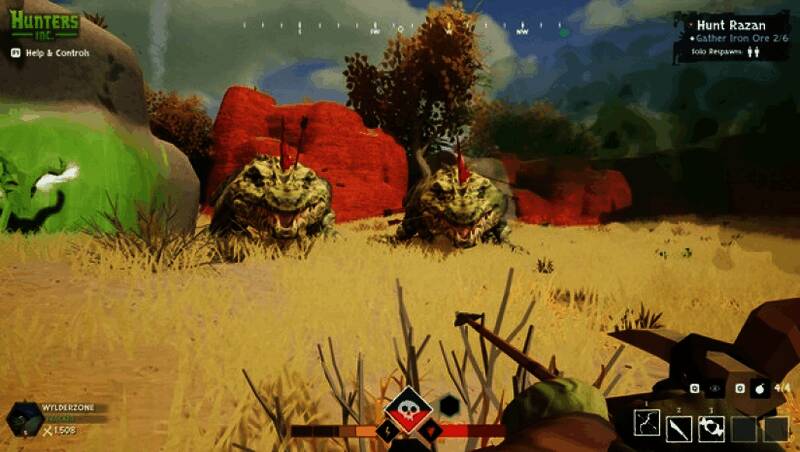Image resolution: width=800 pixels, height=452 pixels.
Task: Select the bow in hotbar slot 1
Action: coord(647,428)
